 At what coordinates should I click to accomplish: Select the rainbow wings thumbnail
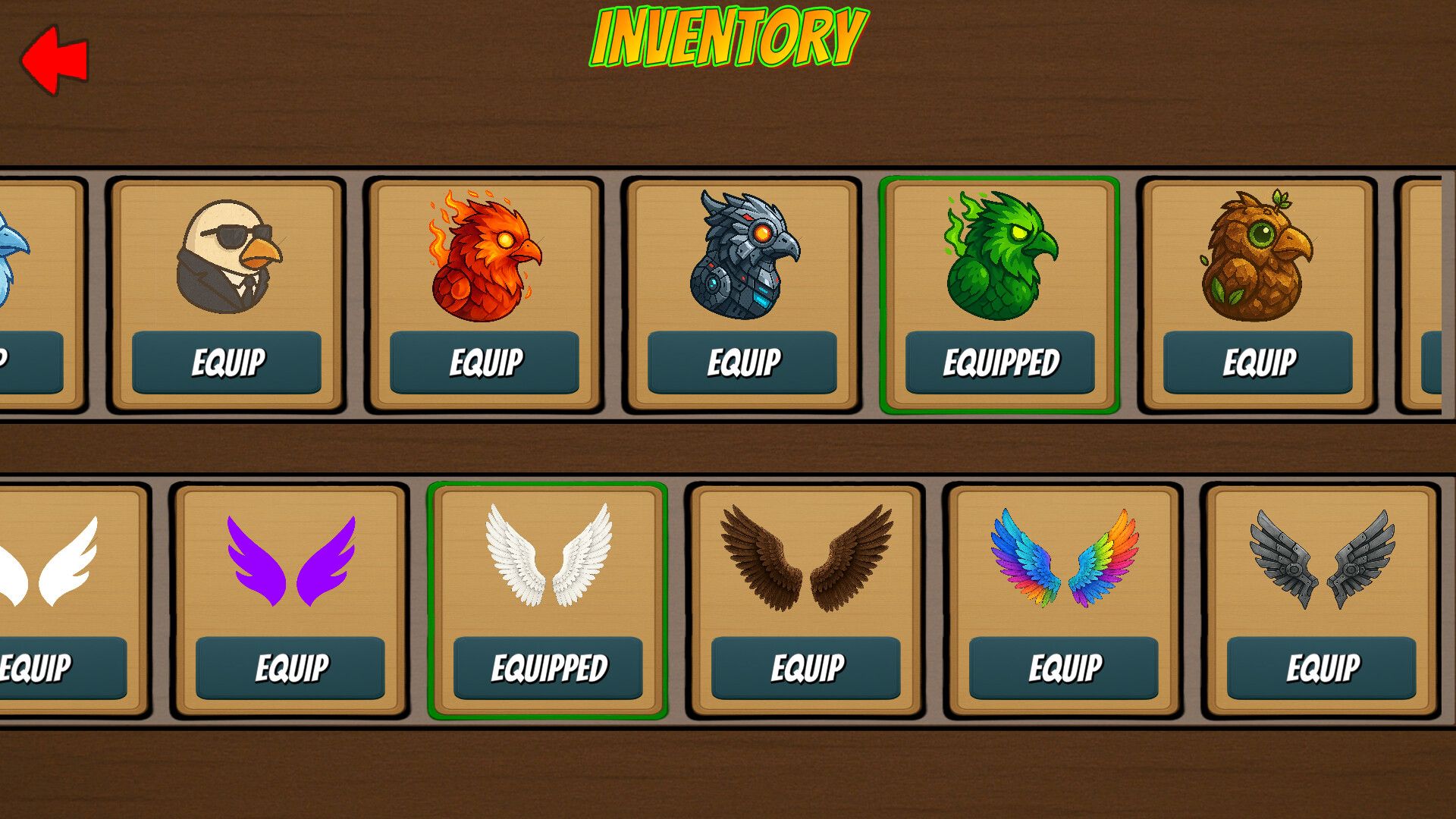[x=1065, y=559]
